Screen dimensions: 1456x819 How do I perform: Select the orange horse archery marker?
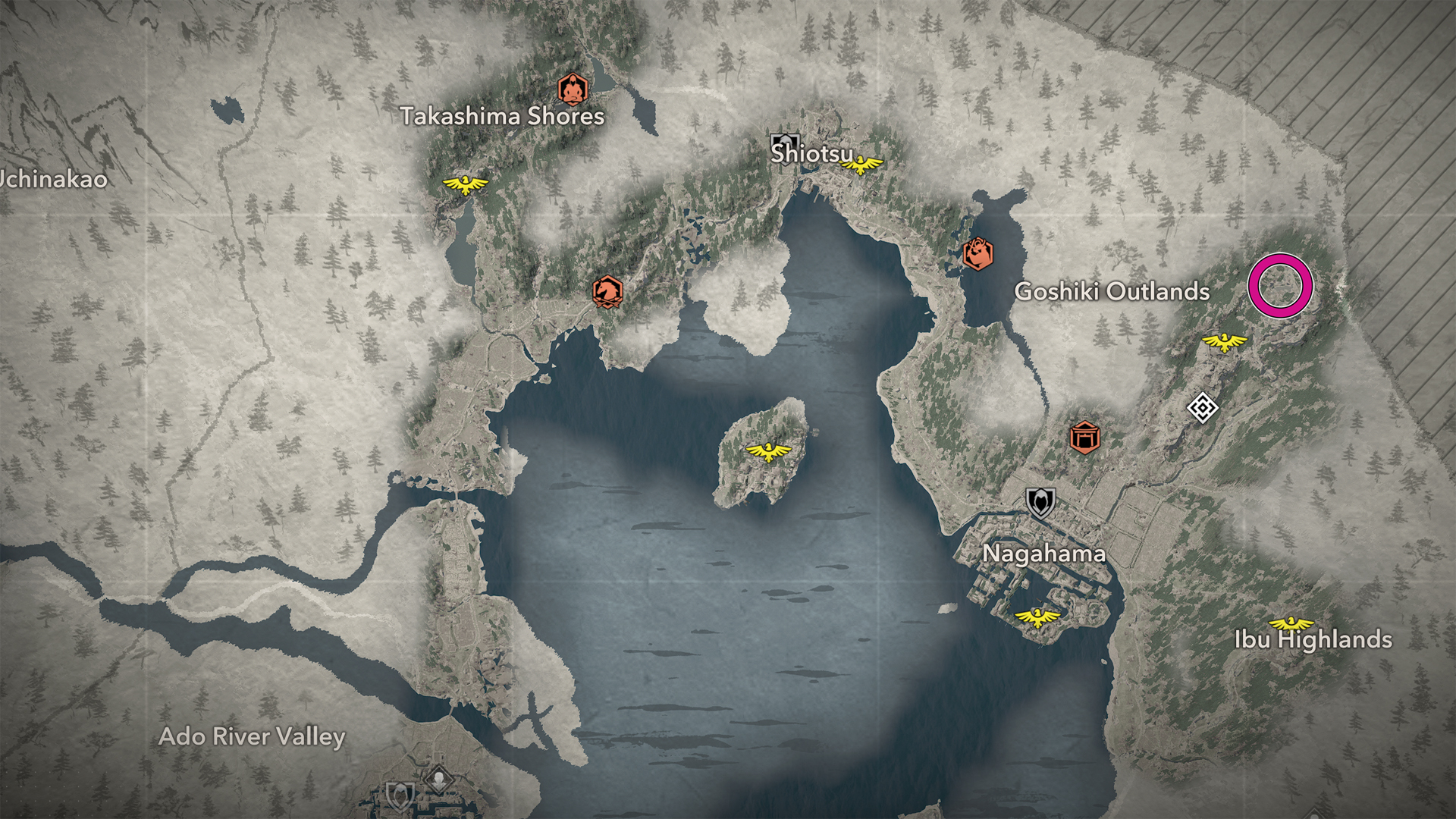pos(607,291)
